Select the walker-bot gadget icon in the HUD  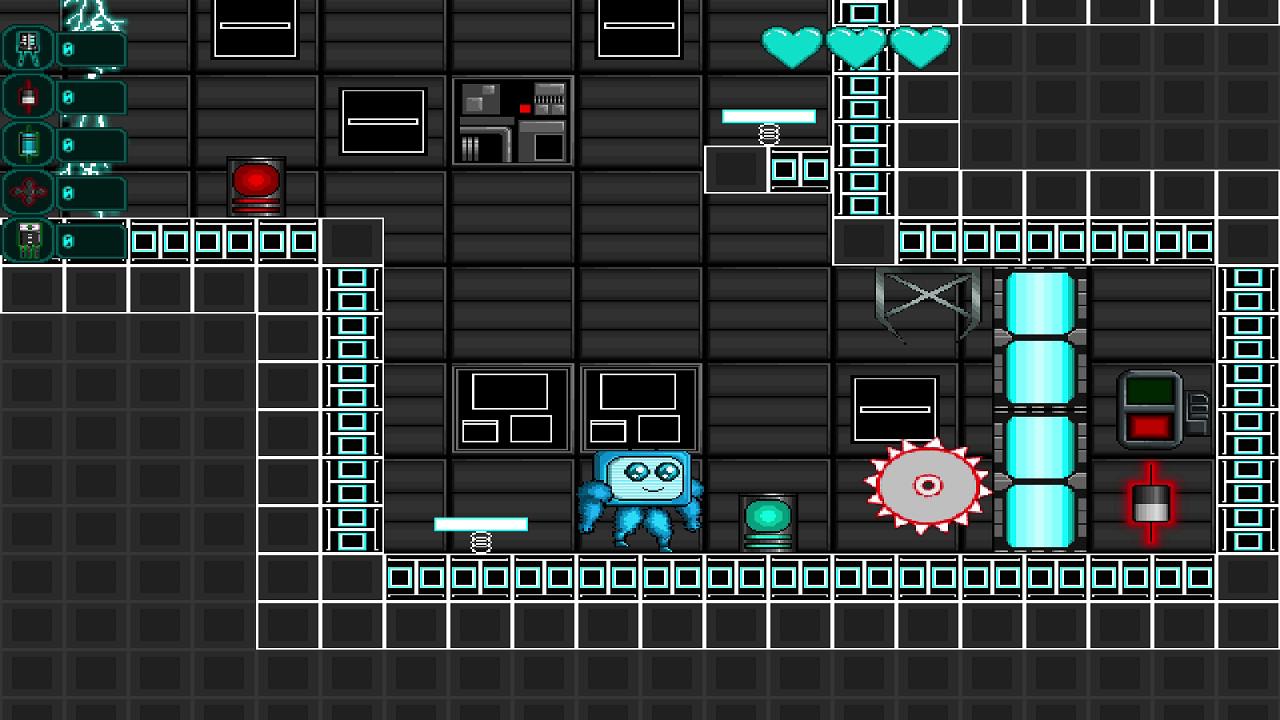tap(27, 47)
